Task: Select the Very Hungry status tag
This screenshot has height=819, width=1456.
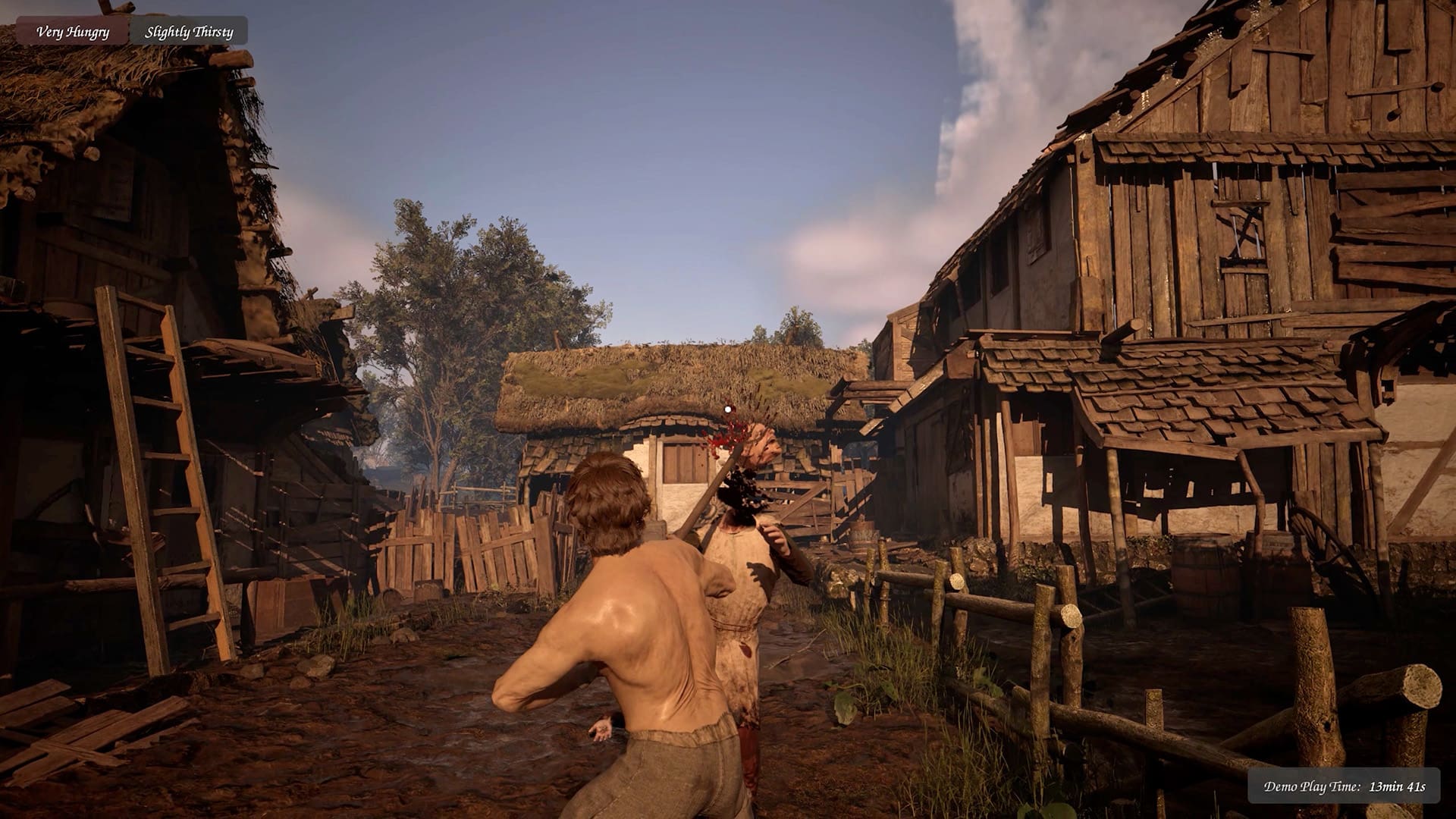Action: (x=73, y=32)
